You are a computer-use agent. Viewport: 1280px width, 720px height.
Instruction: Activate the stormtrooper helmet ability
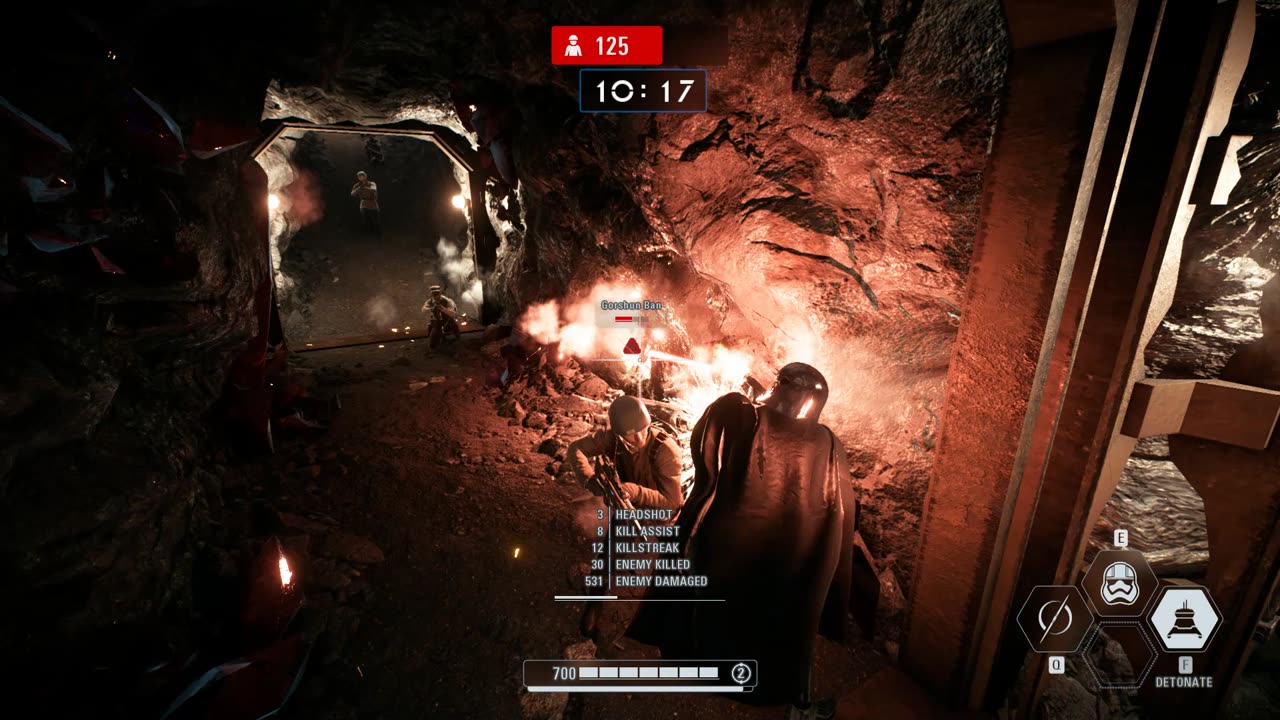pos(1120,583)
